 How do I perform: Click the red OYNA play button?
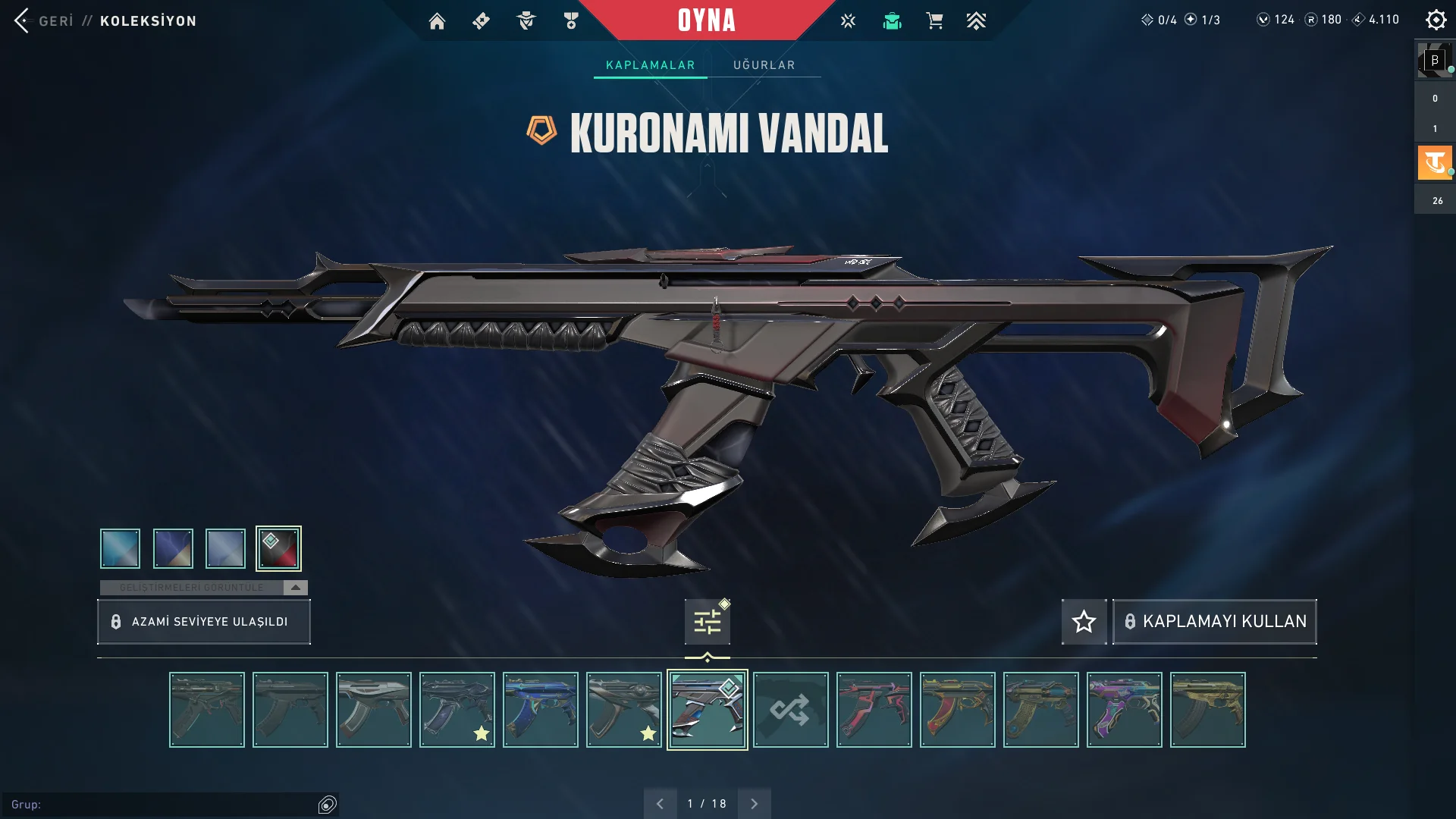coord(706,20)
